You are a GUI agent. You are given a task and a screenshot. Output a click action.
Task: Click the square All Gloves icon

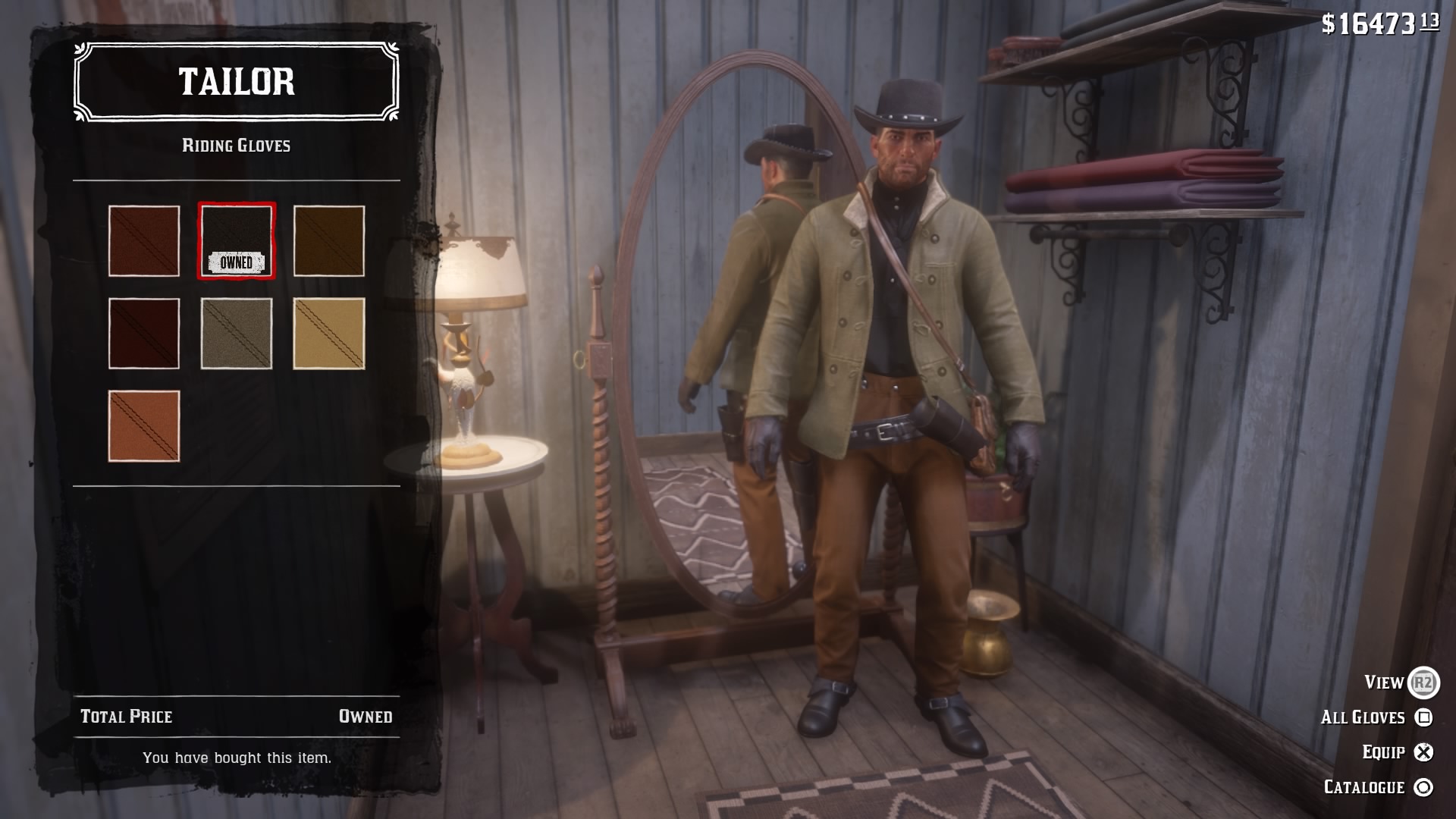(1423, 716)
